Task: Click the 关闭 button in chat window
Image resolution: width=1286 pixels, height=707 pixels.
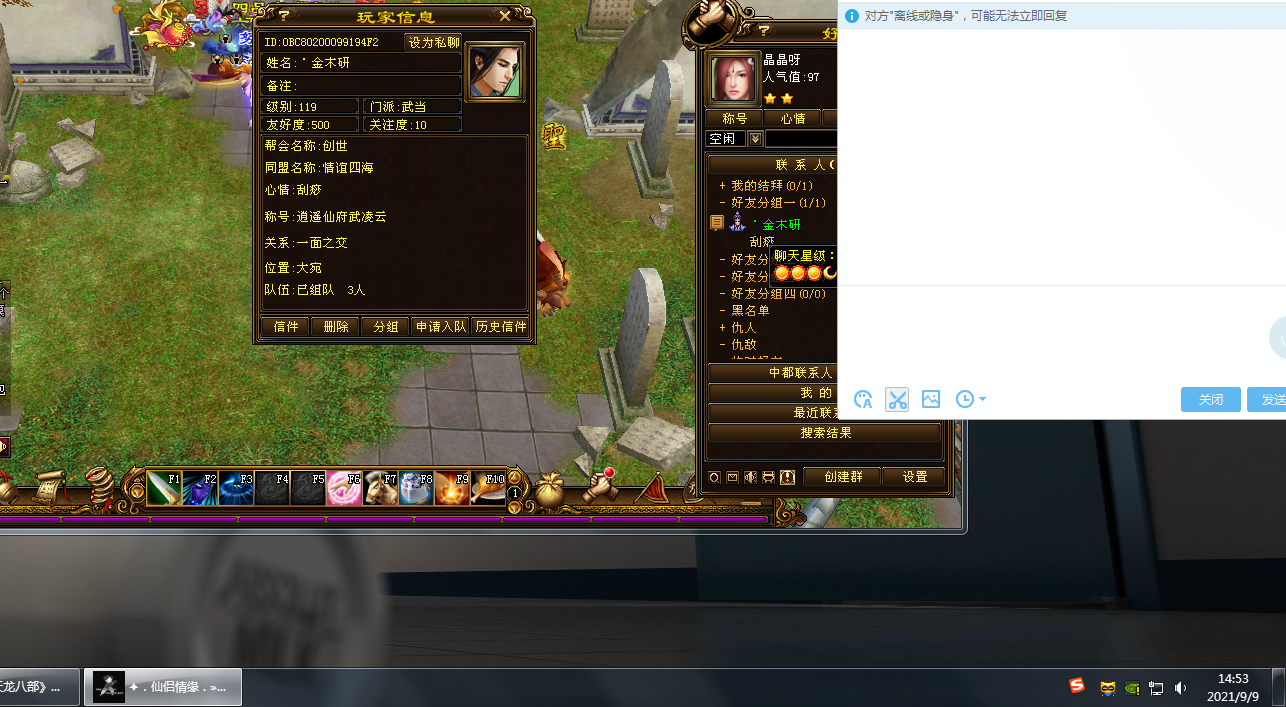Action: click(1210, 399)
